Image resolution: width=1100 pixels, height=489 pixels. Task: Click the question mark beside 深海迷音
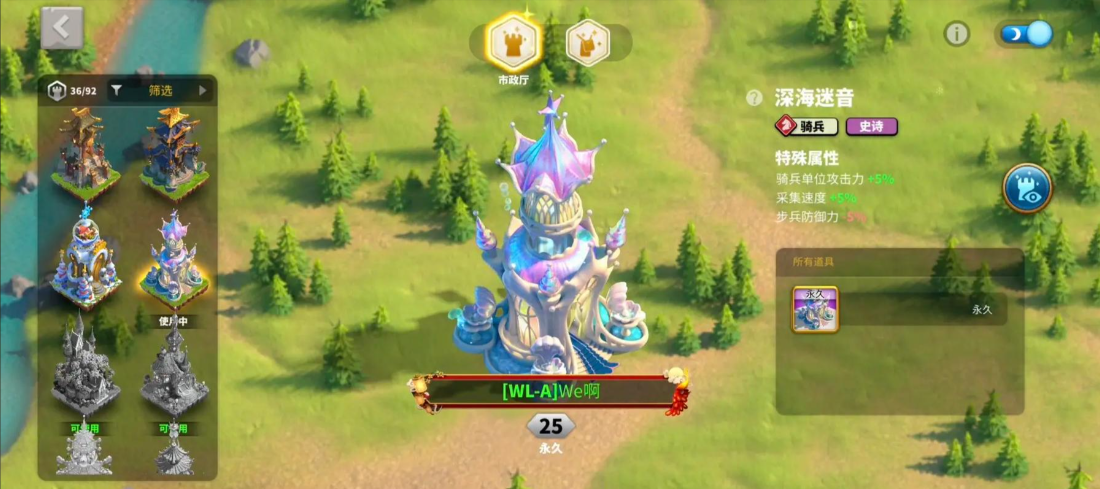click(755, 98)
